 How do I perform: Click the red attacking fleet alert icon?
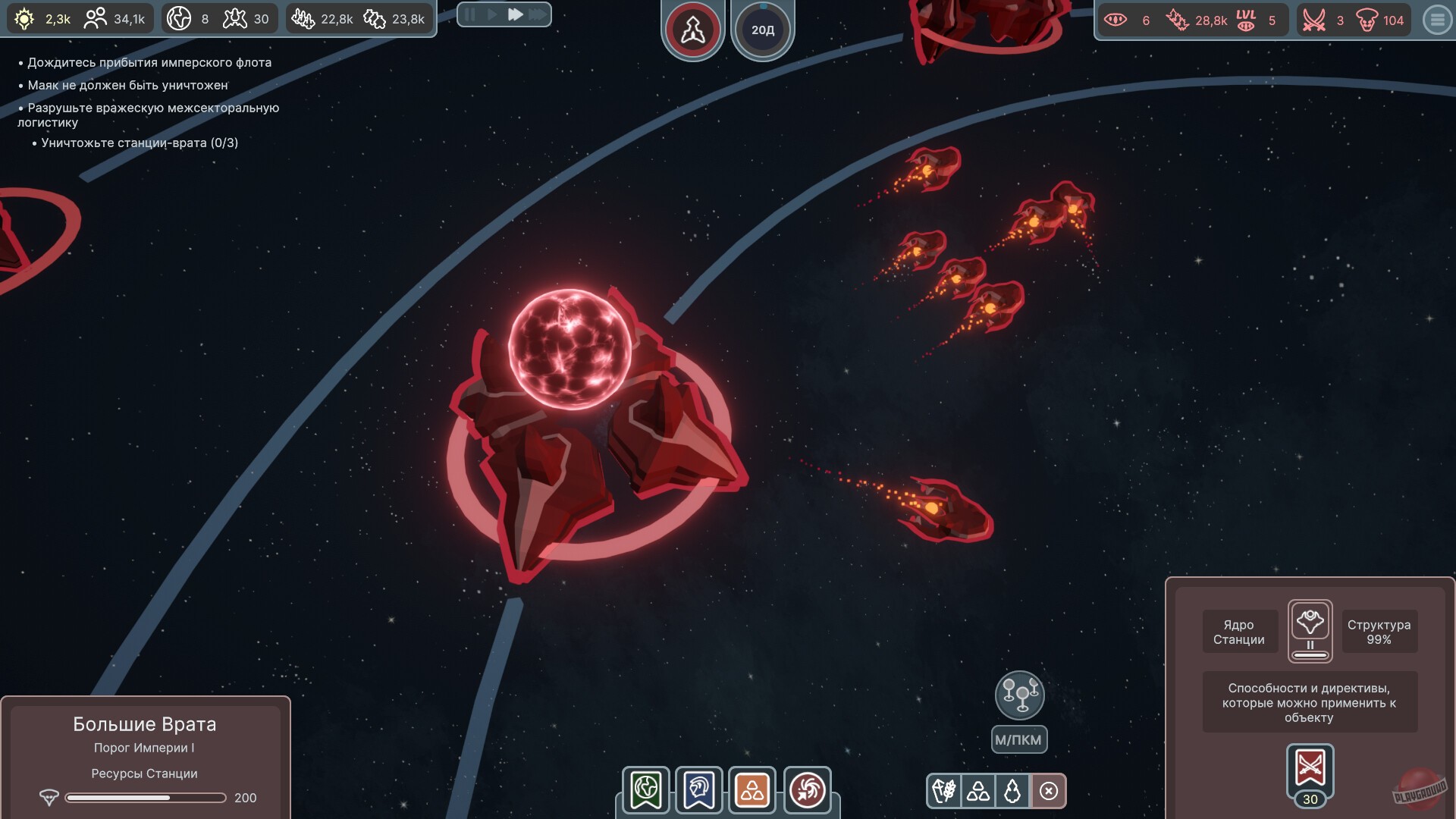click(x=692, y=29)
